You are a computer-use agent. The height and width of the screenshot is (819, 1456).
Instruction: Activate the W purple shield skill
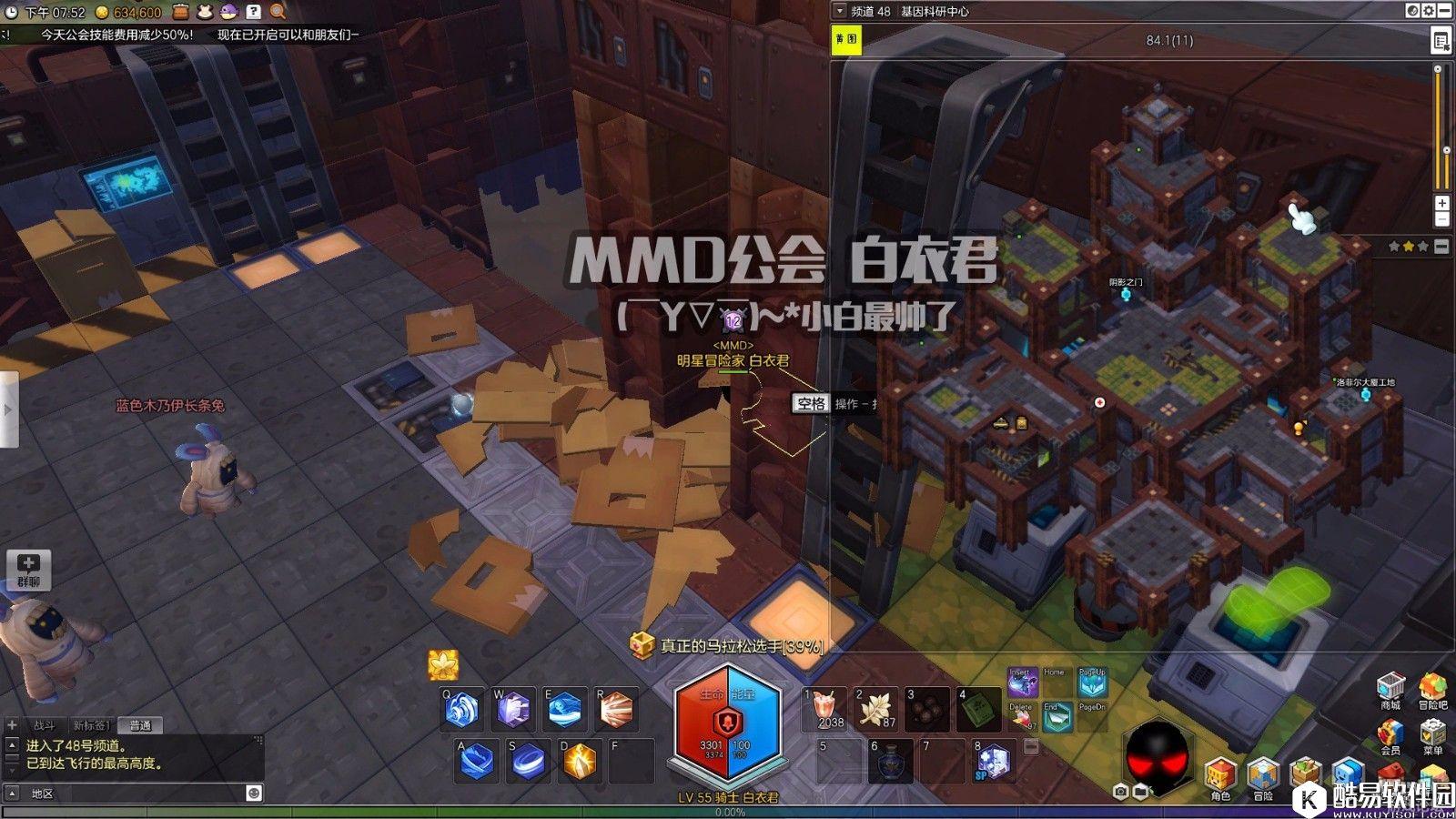[513, 710]
